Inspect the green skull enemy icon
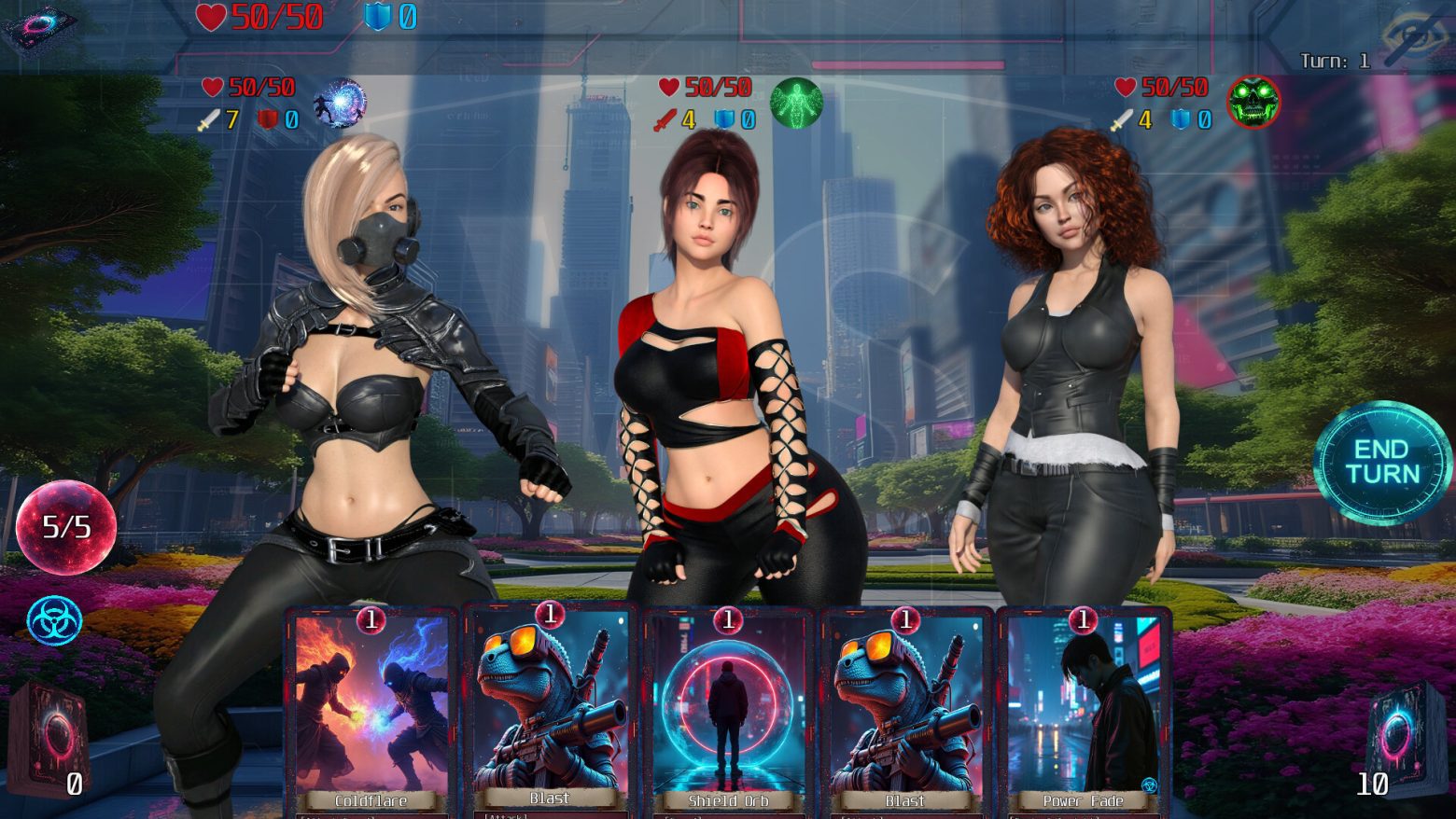This screenshot has width=1456, height=819. pos(1253,102)
